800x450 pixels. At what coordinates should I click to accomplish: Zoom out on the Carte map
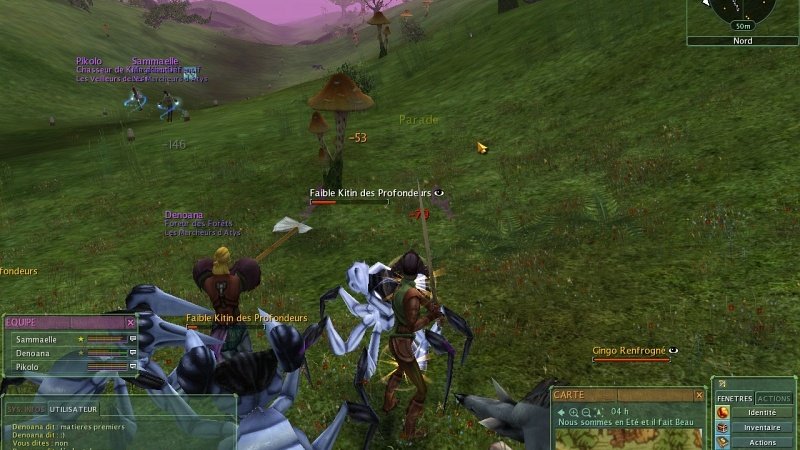point(586,411)
